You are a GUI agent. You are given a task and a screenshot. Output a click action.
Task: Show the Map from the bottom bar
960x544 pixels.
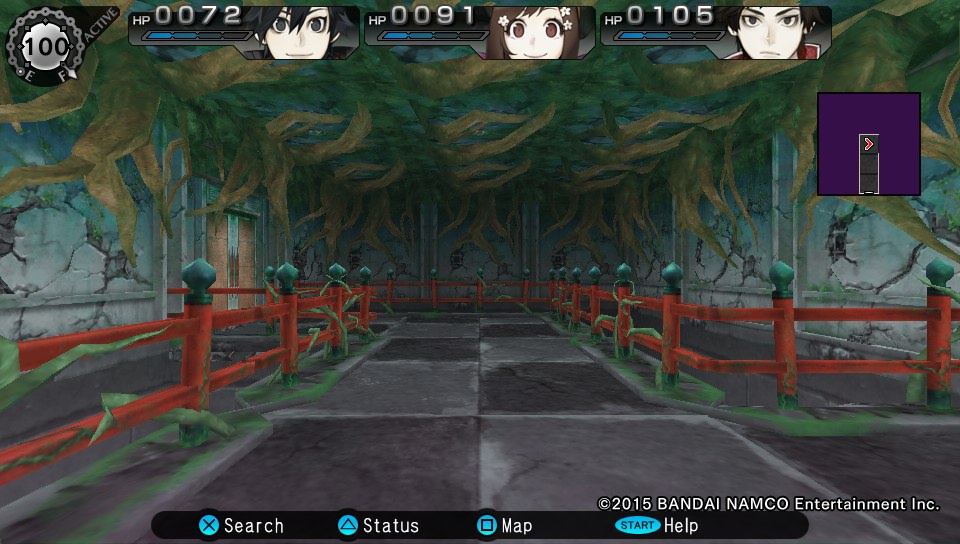504,525
